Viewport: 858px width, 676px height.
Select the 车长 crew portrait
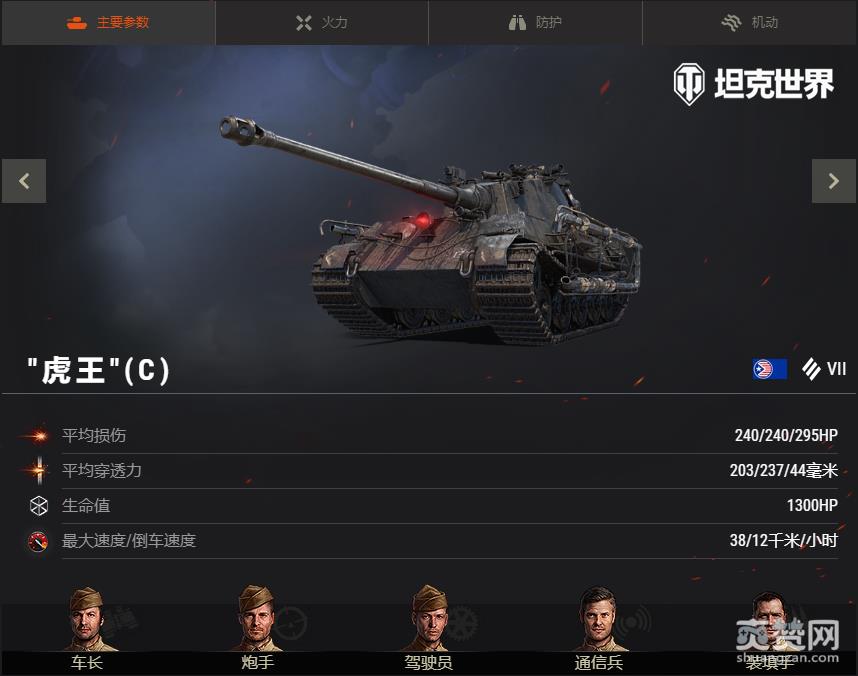(x=86, y=620)
